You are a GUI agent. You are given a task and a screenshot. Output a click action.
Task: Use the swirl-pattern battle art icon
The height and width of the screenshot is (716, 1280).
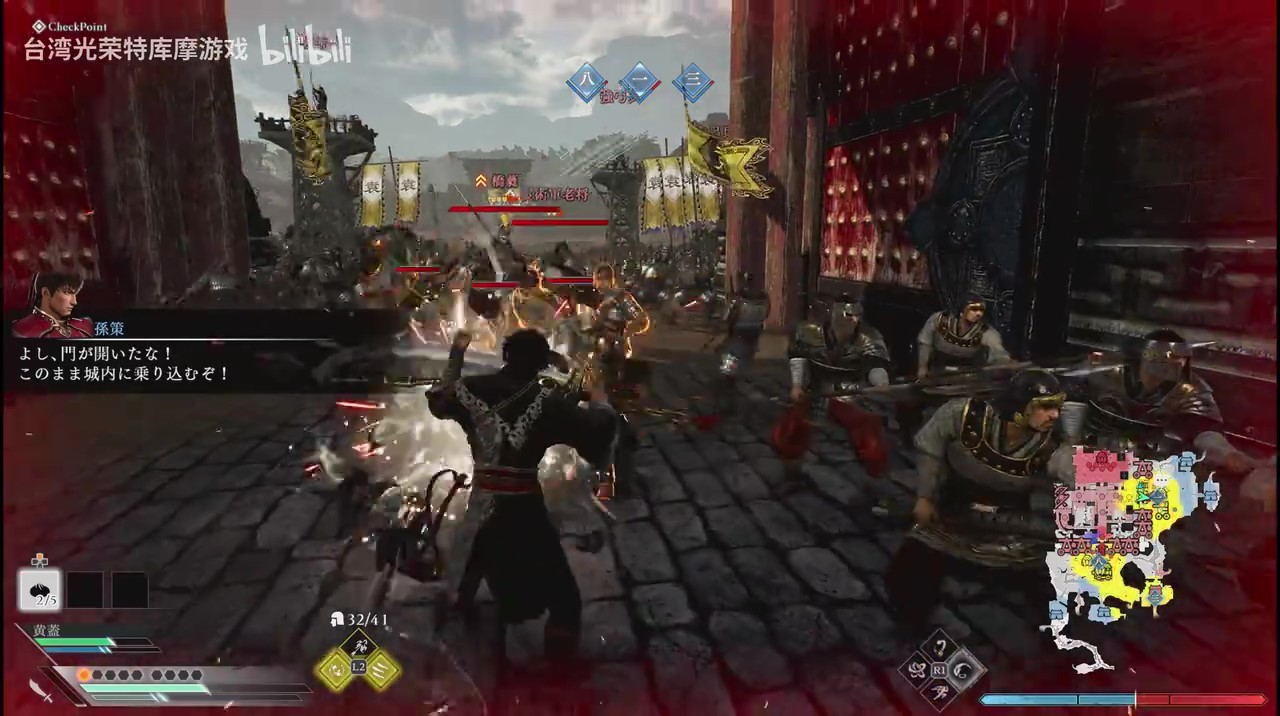coord(918,668)
